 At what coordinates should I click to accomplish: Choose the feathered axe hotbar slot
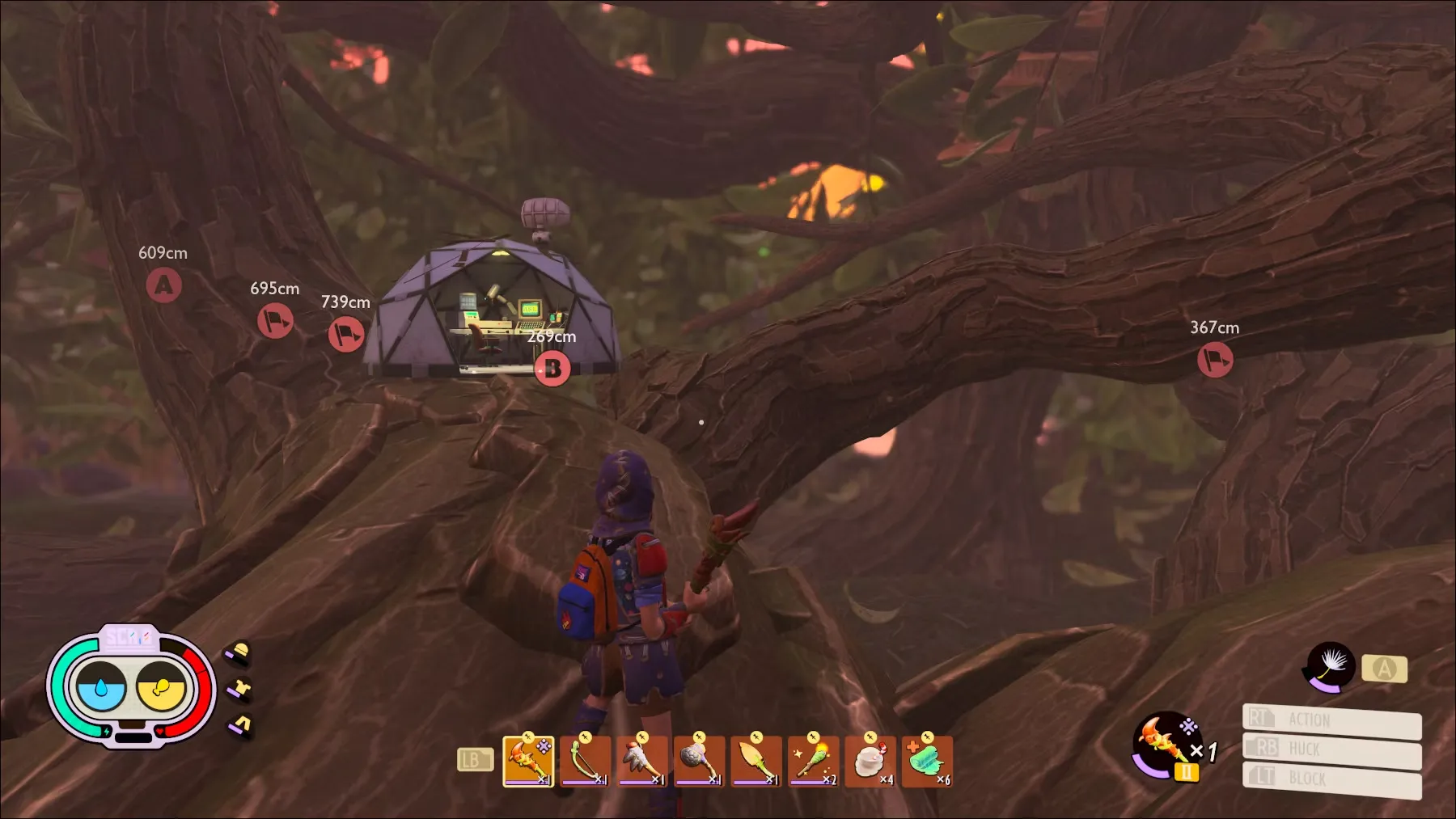tap(641, 761)
